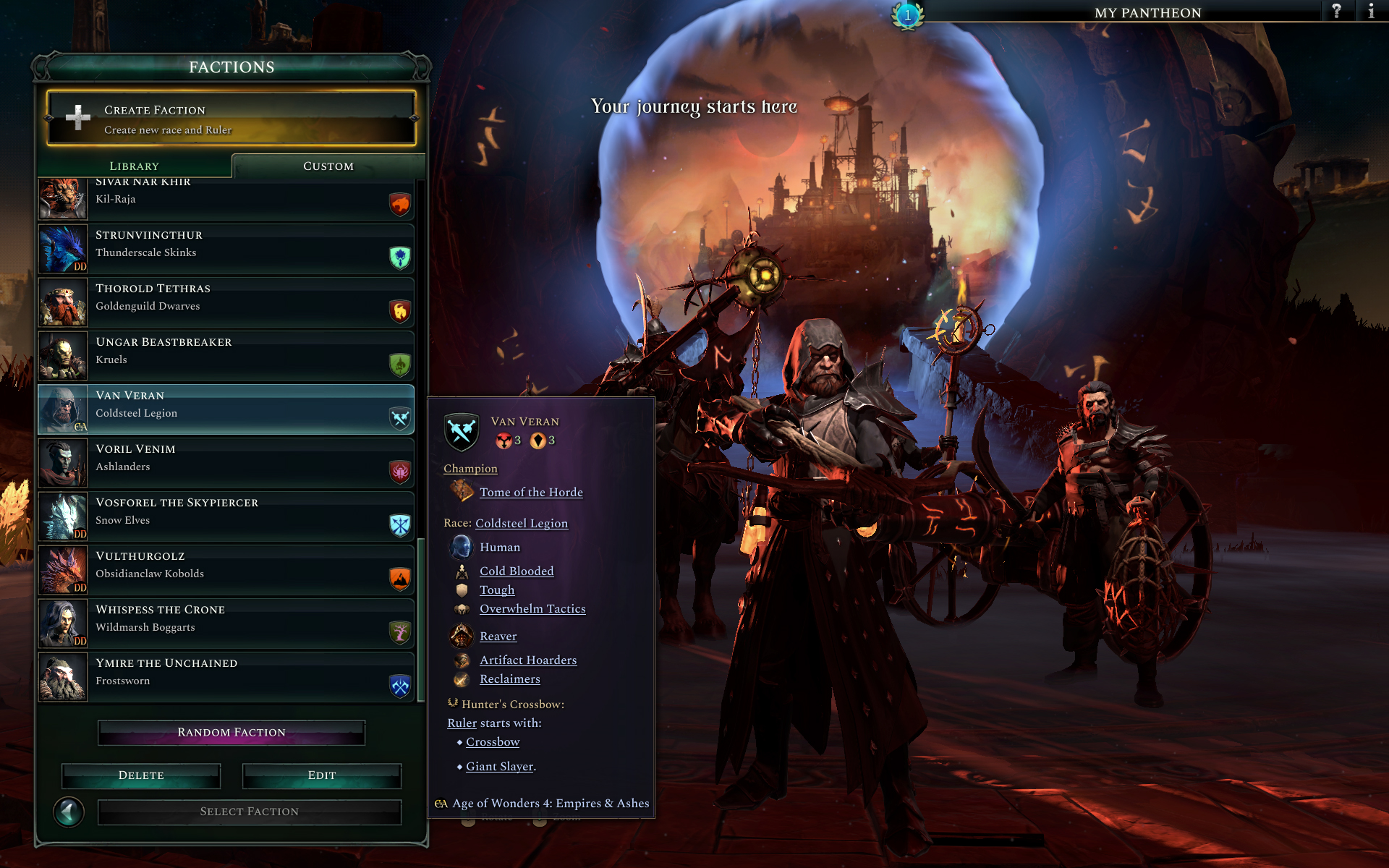Switch to the Custom tab
Image resolution: width=1389 pixels, height=868 pixels.
329,166
